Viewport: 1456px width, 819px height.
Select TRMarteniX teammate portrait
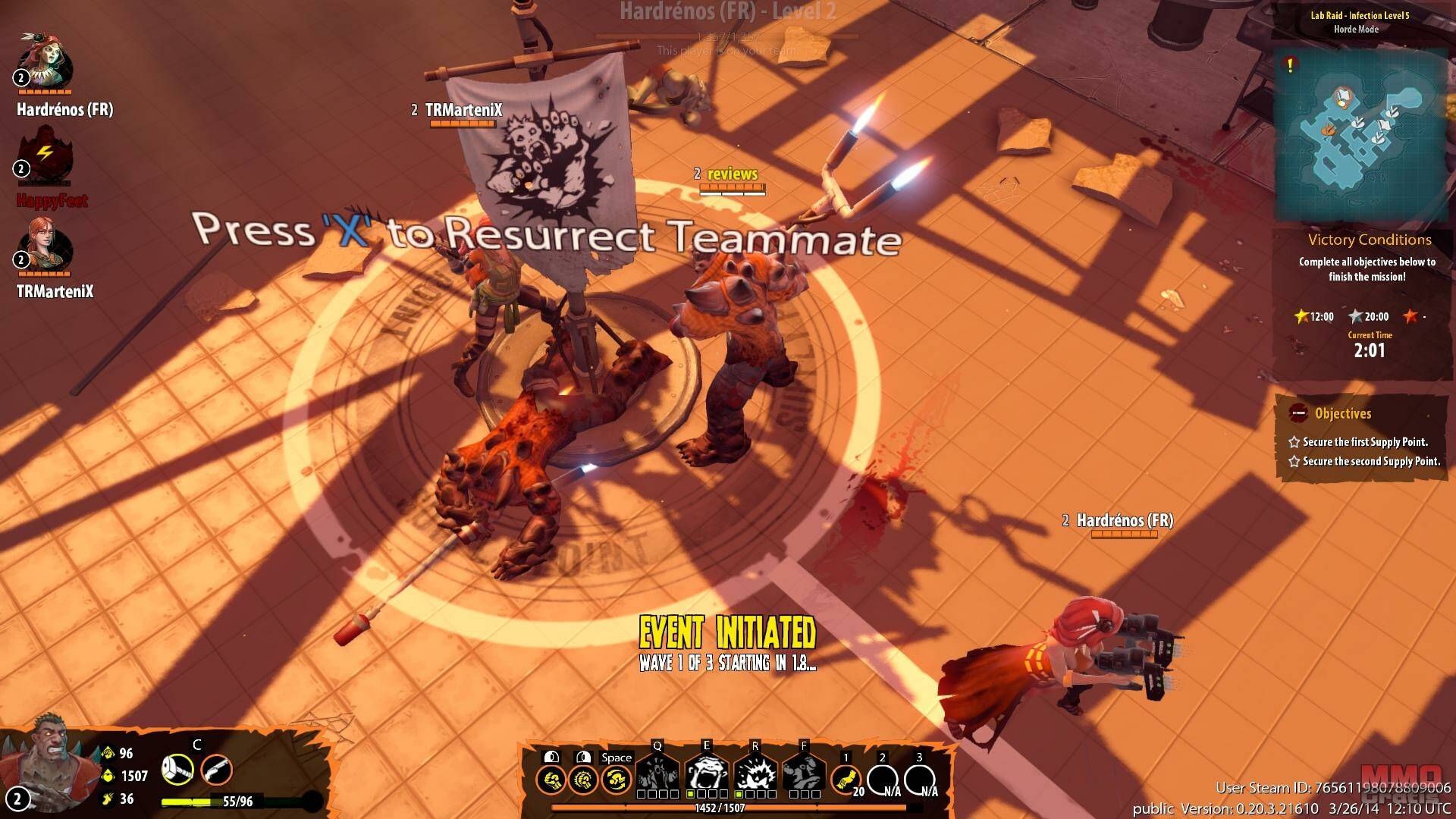pyautogui.click(x=47, y=246)
